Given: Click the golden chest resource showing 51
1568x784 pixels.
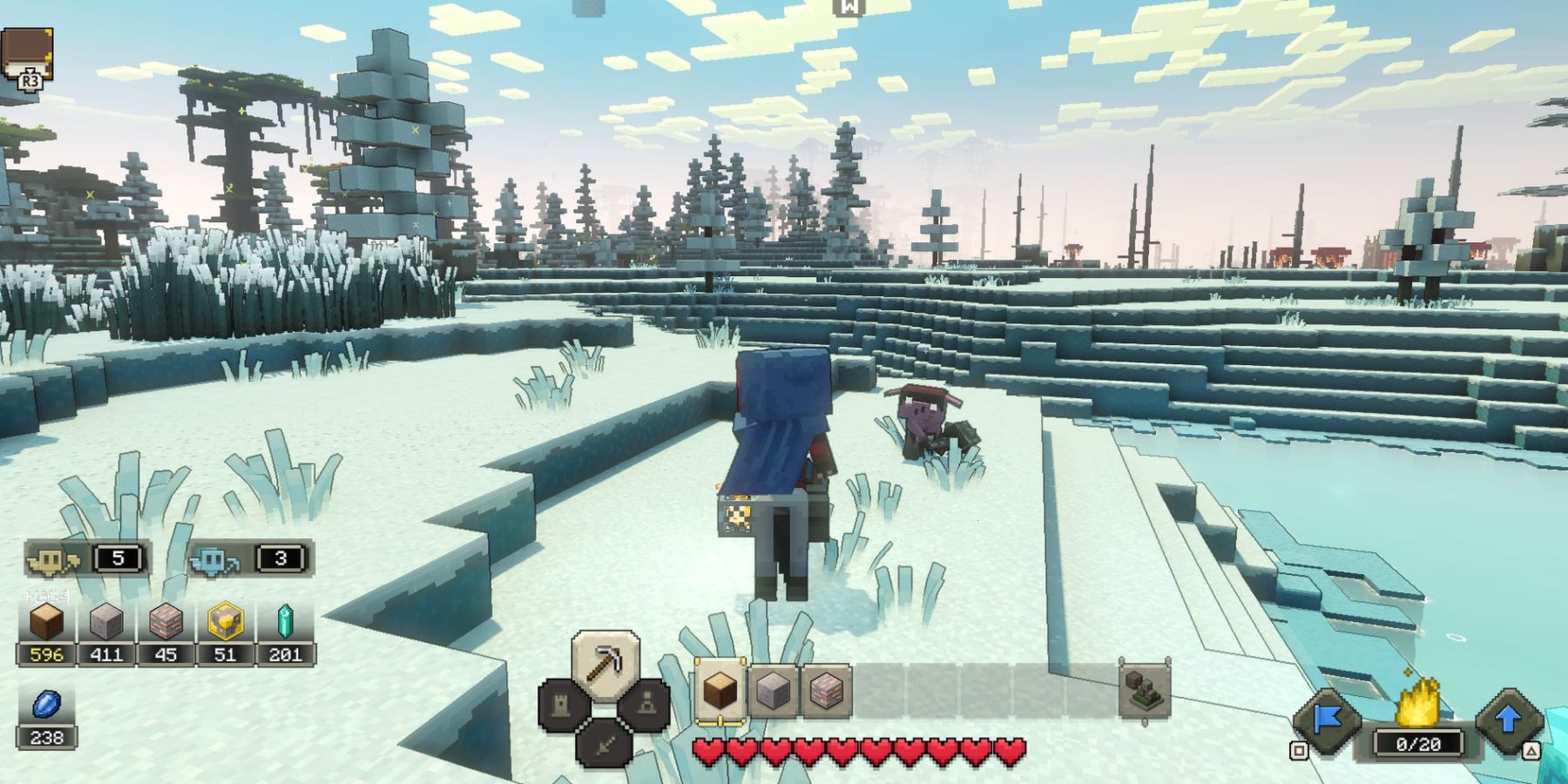Looking at the screenshot, I should (226, 653).
